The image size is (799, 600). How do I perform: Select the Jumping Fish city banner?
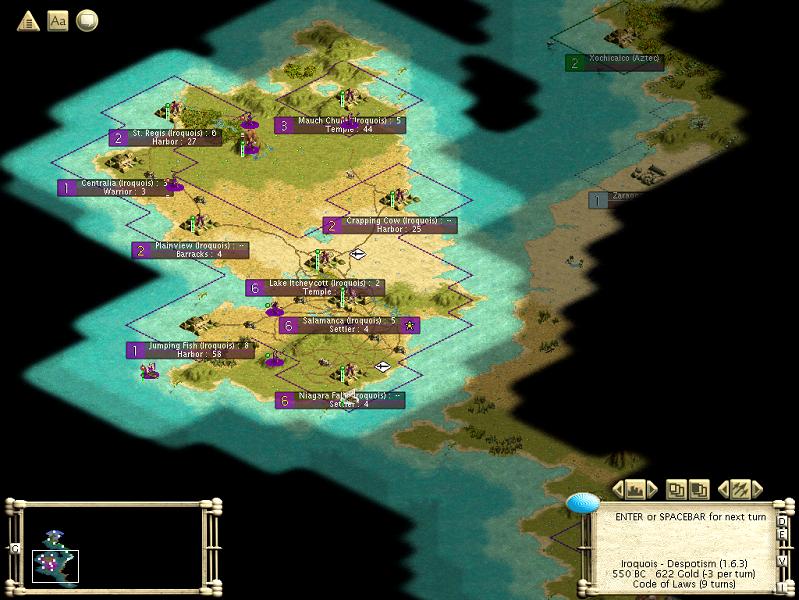[190, 350]
